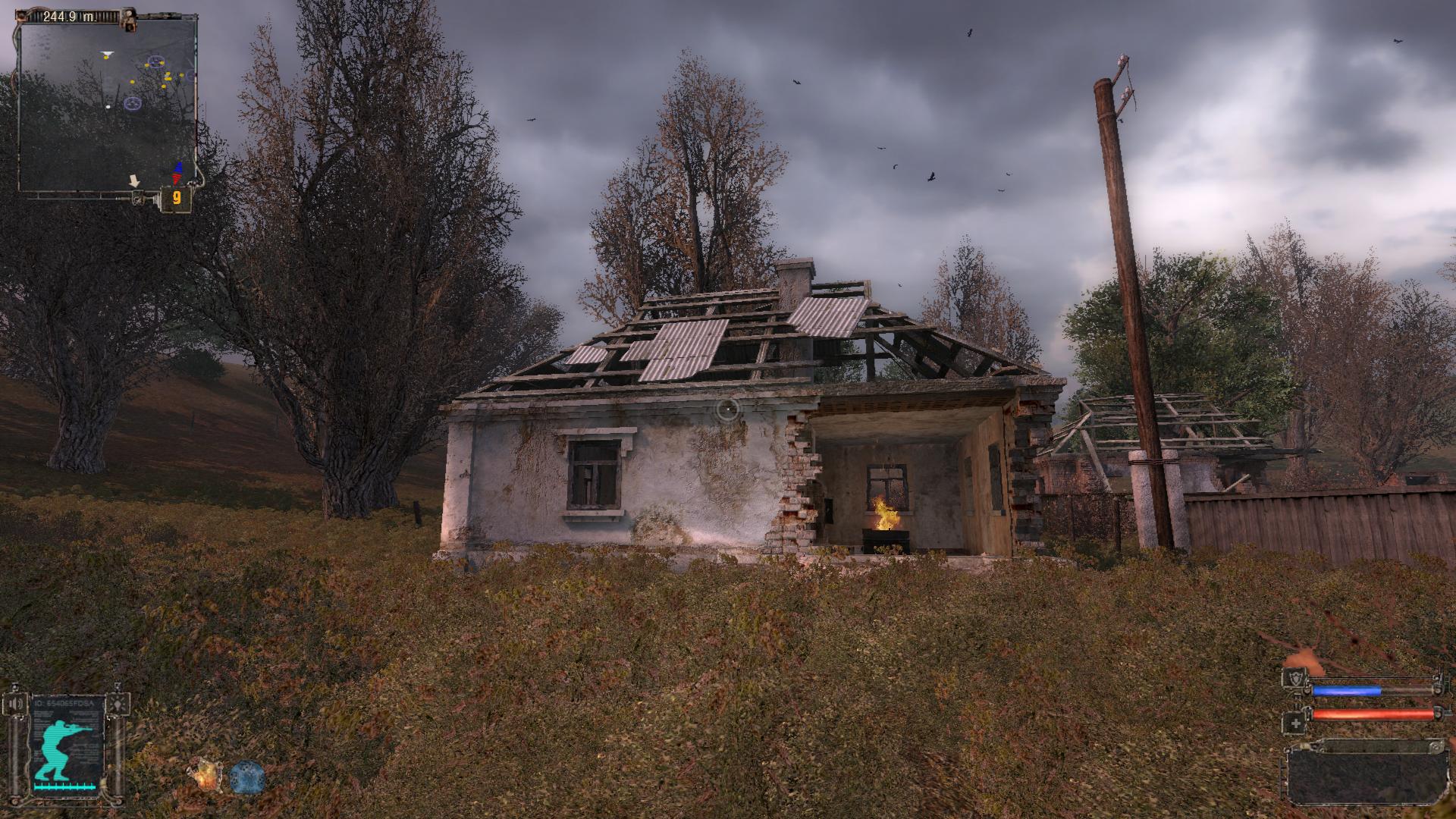Image resolution: width=1456 pixels, height=819 pixels.
Task: Click the red health bar
Action: (1374, 714)
